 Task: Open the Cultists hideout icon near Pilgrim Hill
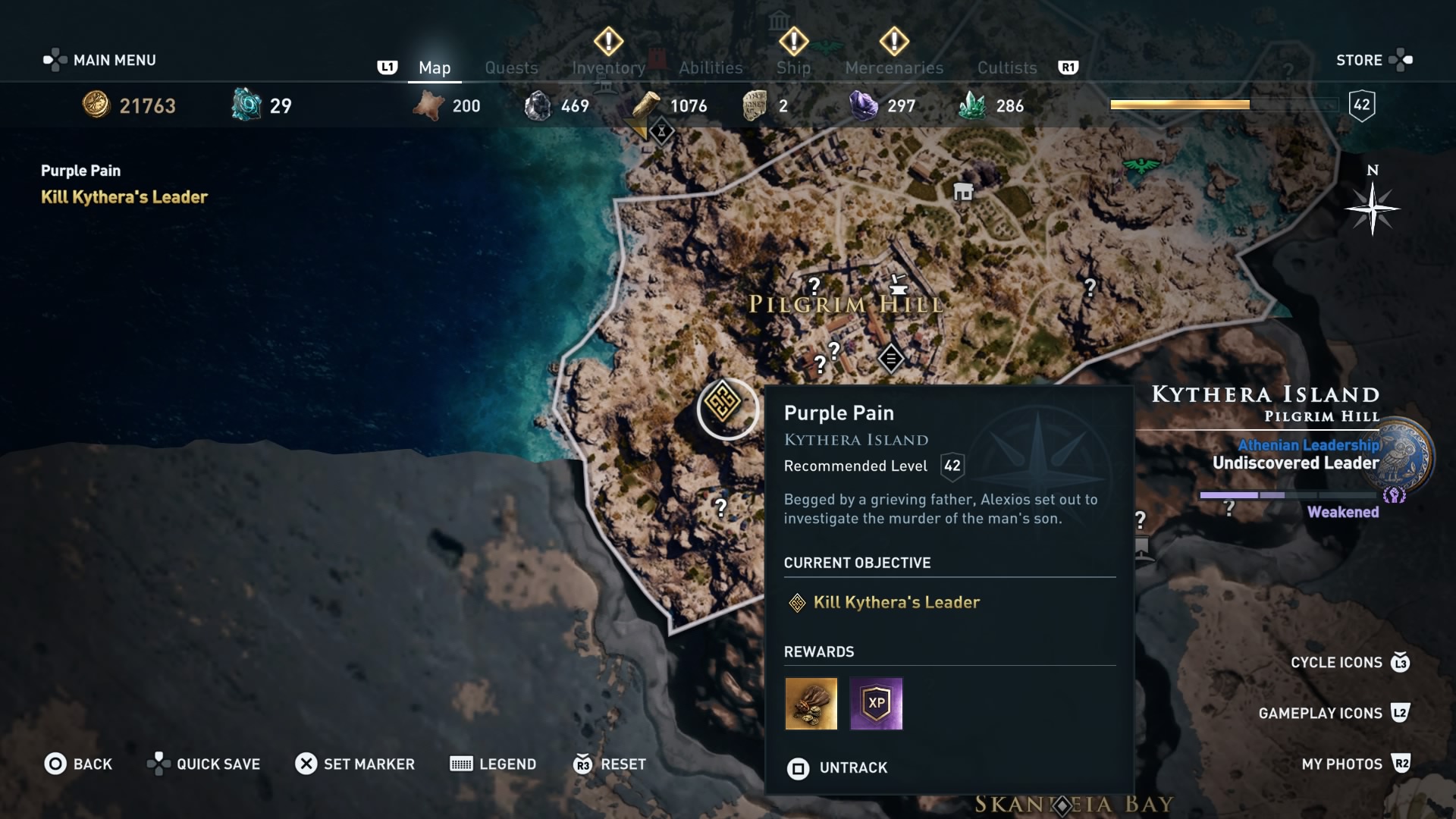tap(890, 357)
